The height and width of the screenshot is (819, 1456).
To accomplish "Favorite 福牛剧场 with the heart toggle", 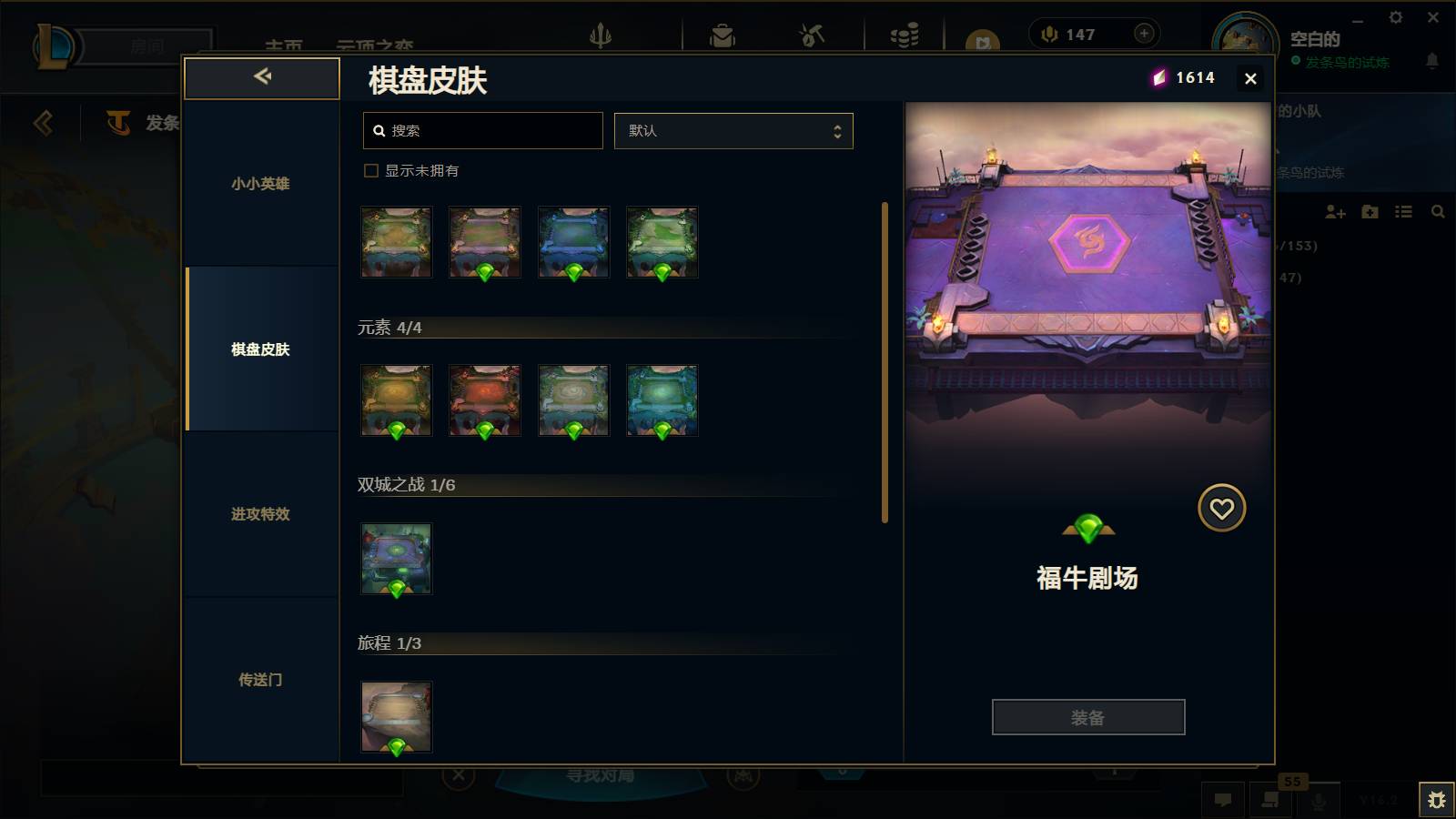I will [1221, 507].
